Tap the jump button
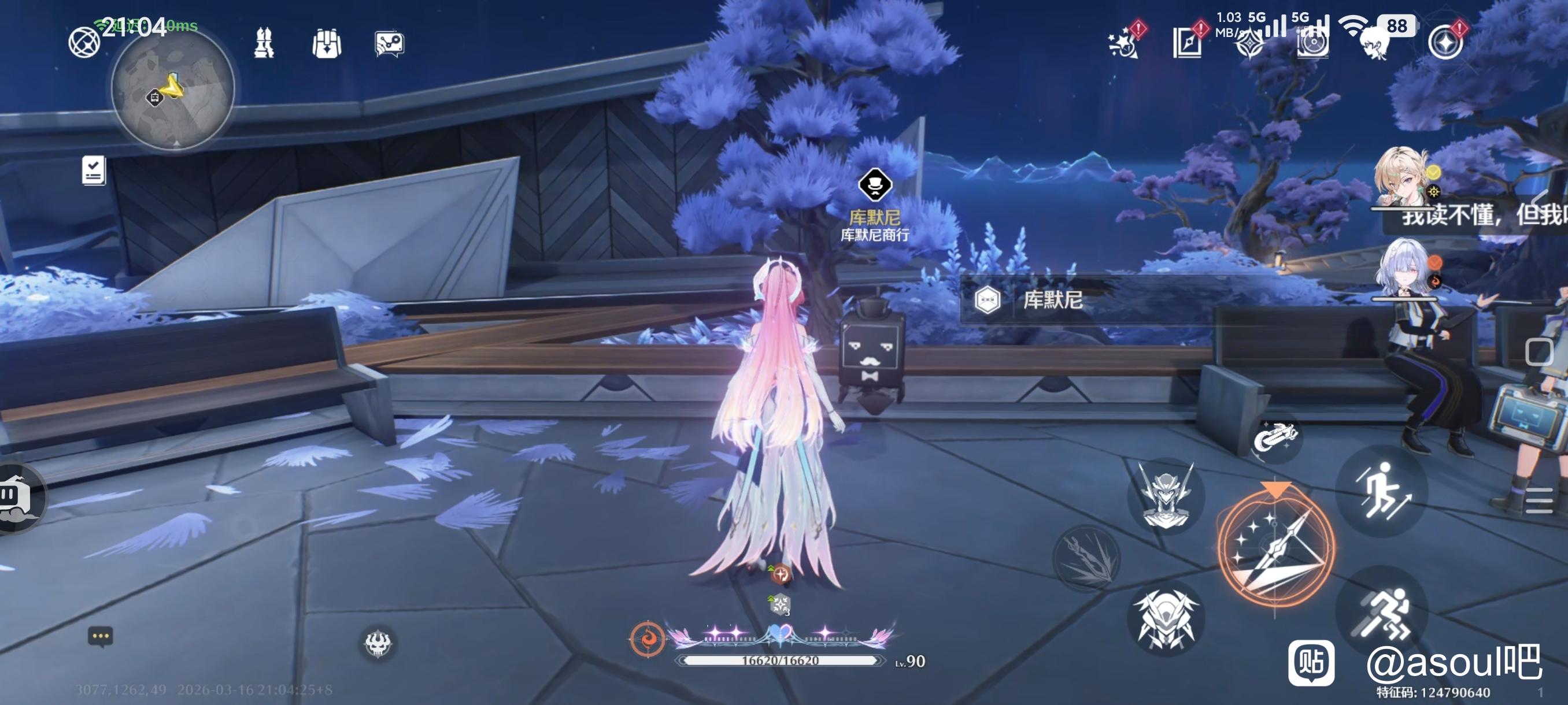 pyautogui.click(x=1382, y=490)
